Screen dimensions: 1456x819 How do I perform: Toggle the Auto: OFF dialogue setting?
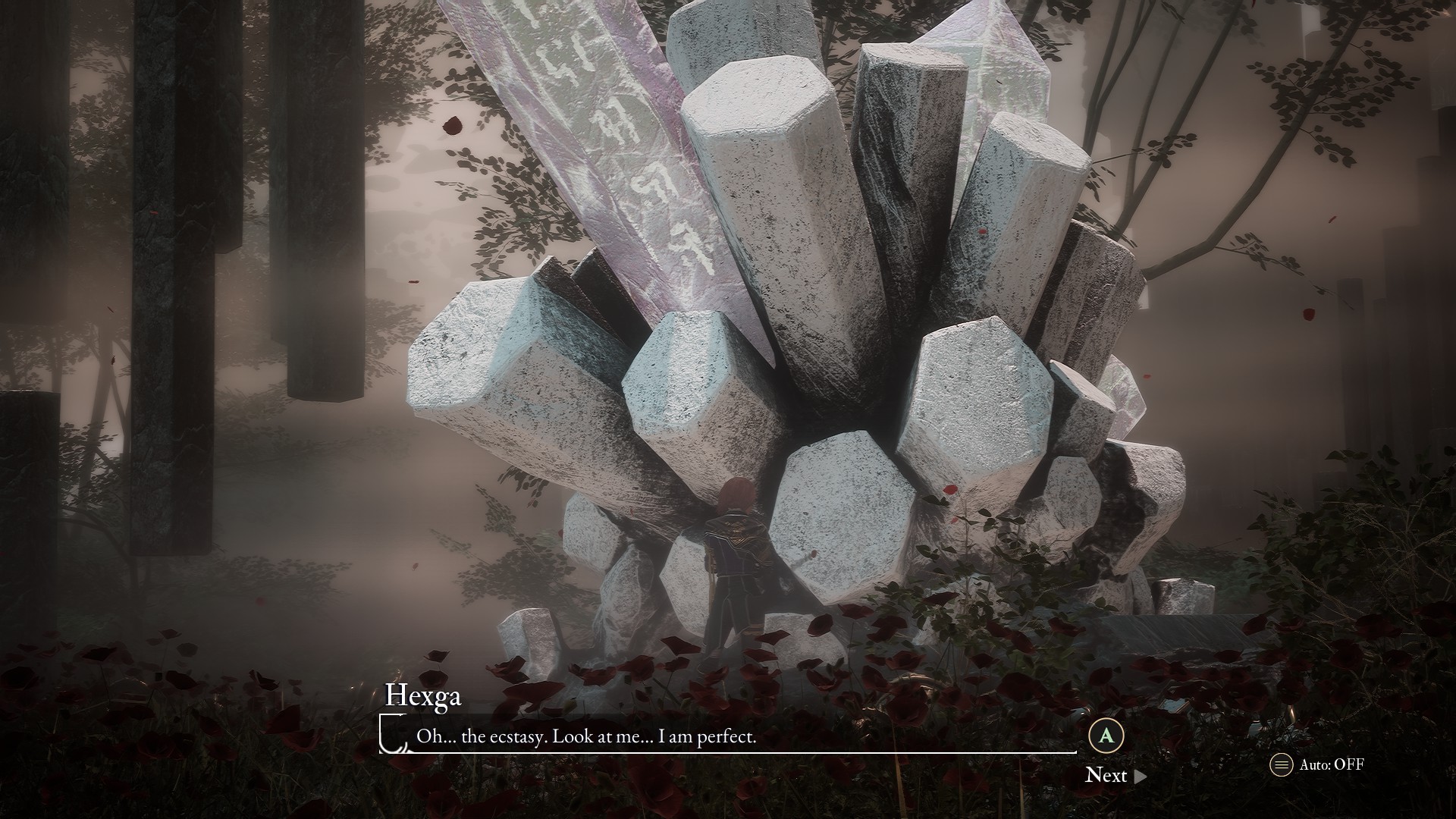pyautogui.click(x=1317, y=764)
